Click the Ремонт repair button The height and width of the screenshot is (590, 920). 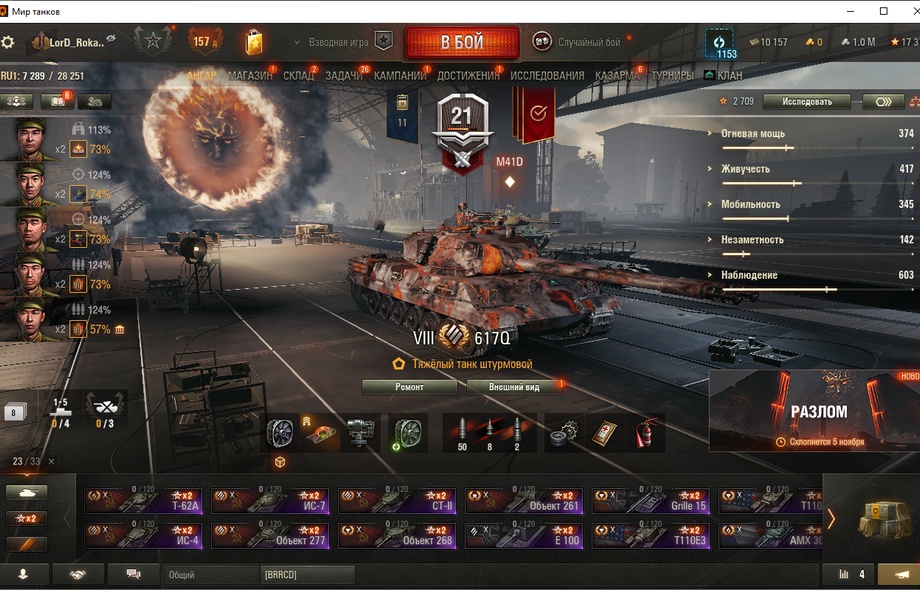click(409, 387)
